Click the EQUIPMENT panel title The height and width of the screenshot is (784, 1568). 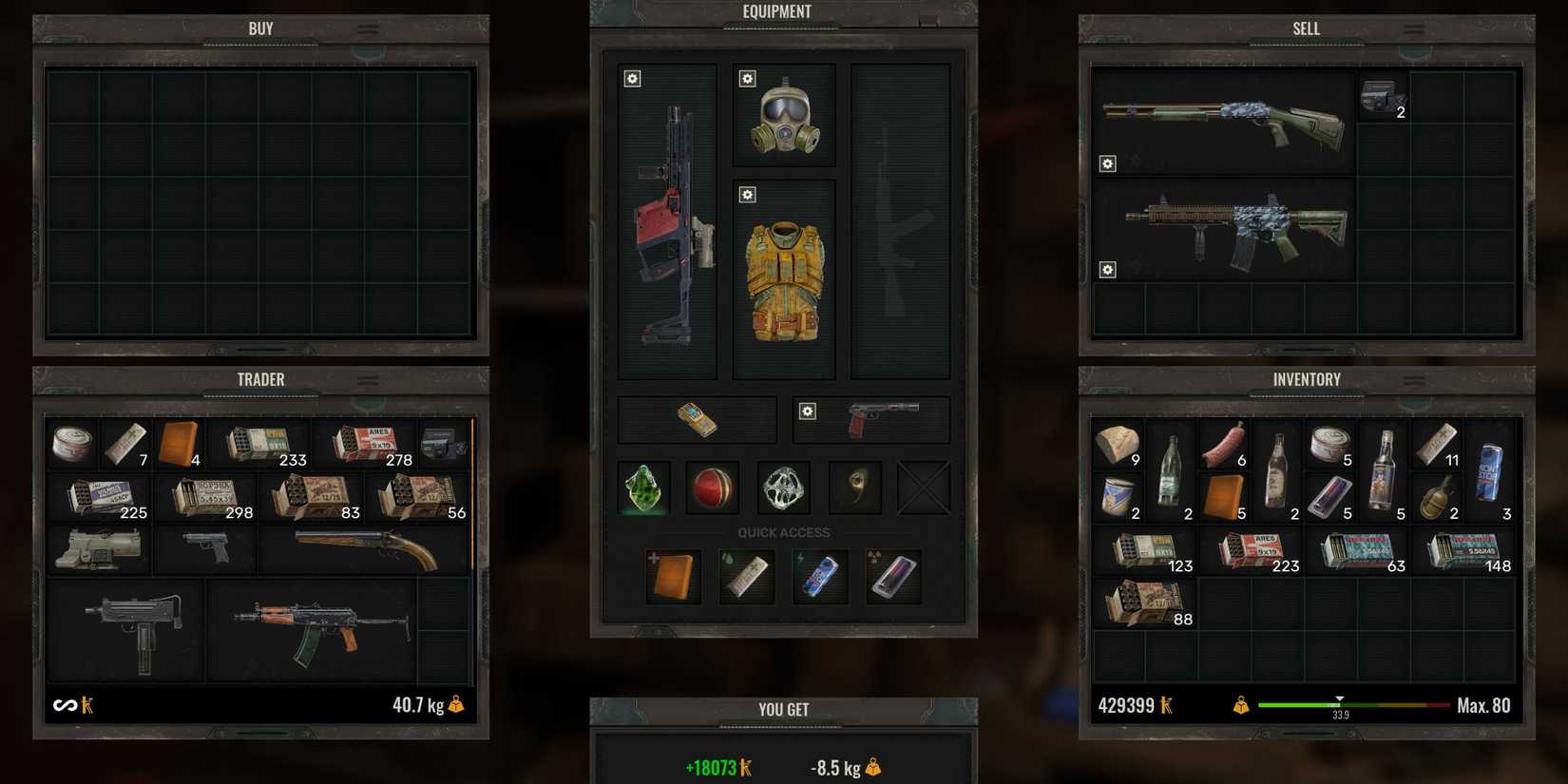(779, 11)
